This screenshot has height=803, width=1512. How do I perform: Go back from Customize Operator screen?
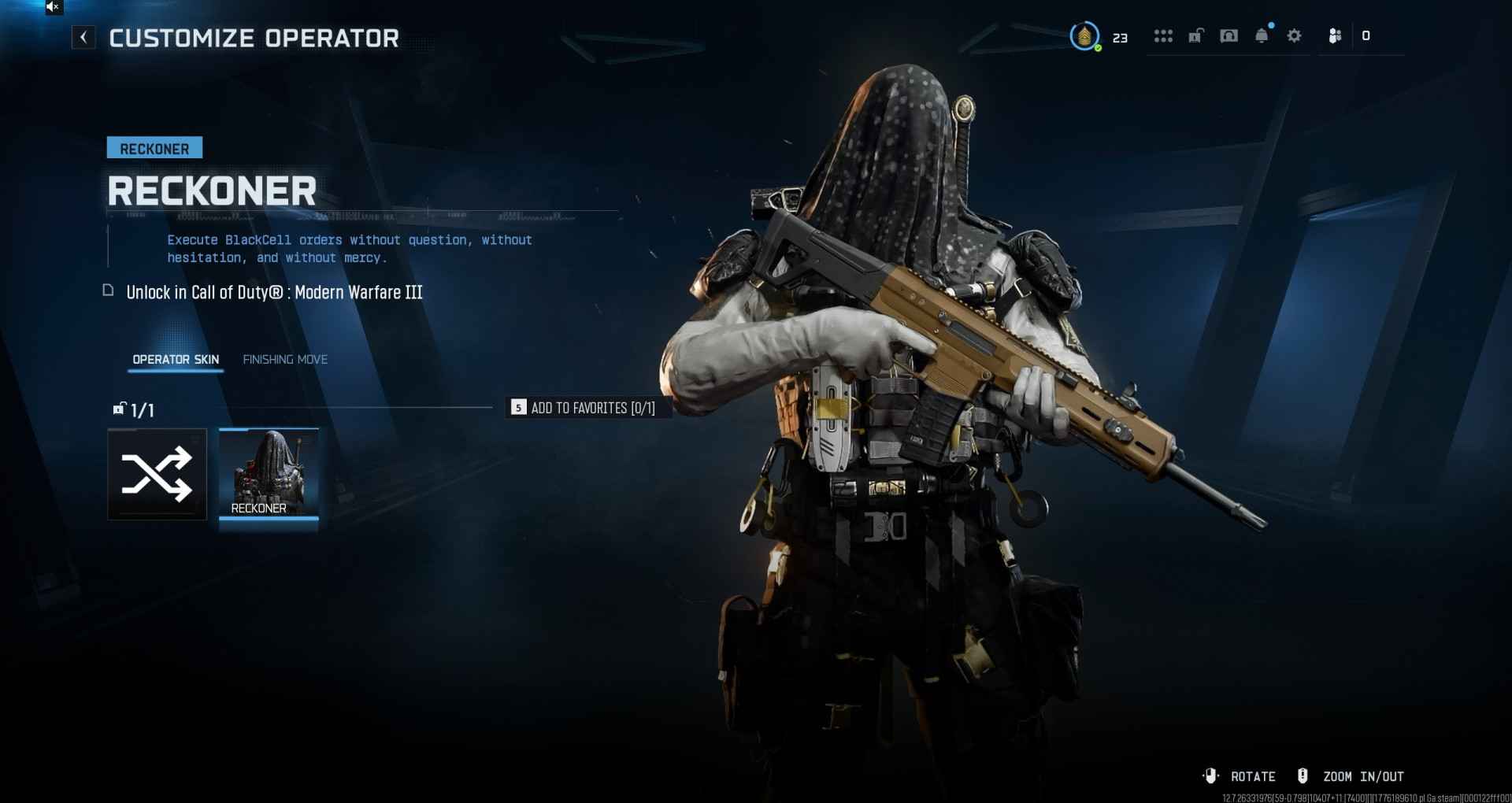click(x=83, y=37)
